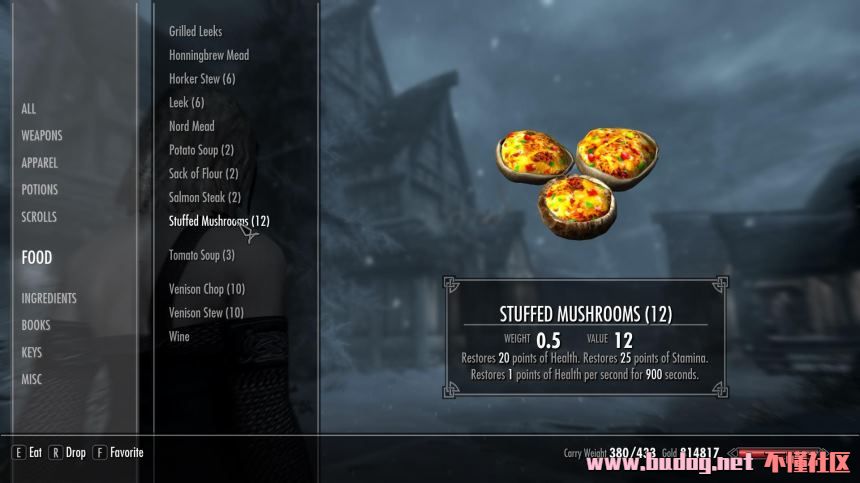Select the Apparel category
The height and width of the screenshot is (483, 860).
(40, 163)
